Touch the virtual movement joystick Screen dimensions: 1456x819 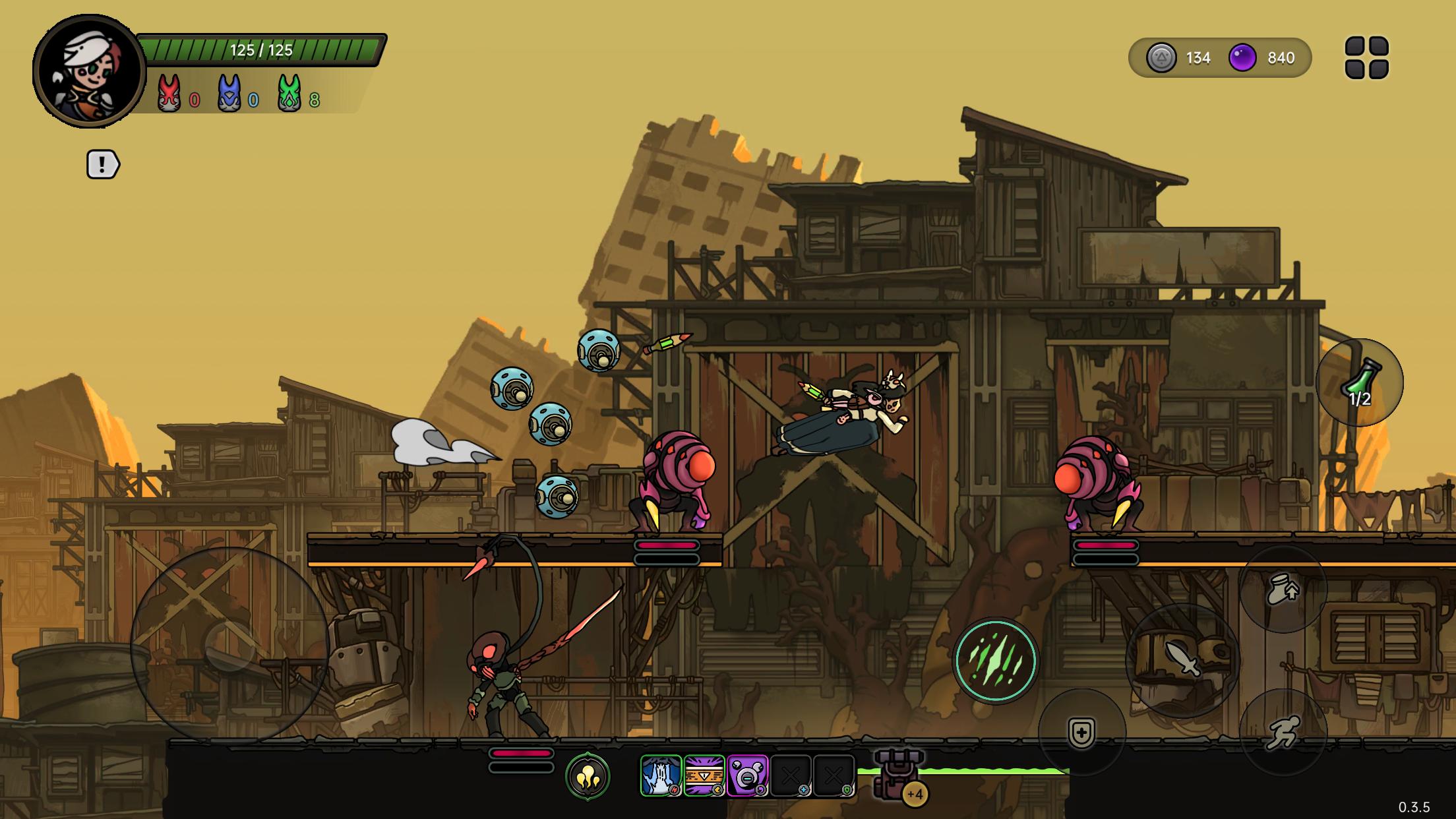point(229,646)
